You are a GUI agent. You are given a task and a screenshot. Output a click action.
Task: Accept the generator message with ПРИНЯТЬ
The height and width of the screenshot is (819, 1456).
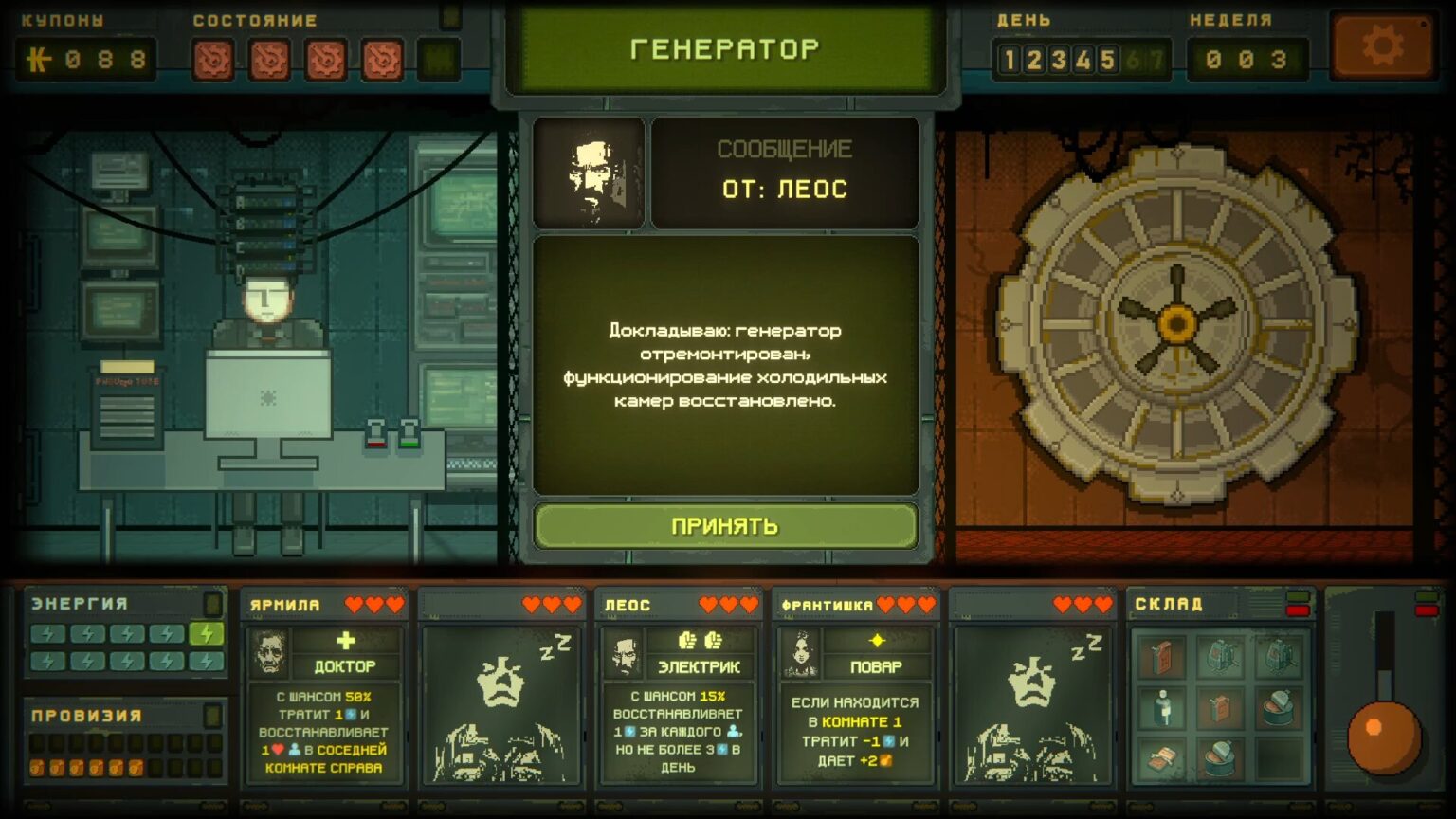pyautogui.click(x=725, y=526)
